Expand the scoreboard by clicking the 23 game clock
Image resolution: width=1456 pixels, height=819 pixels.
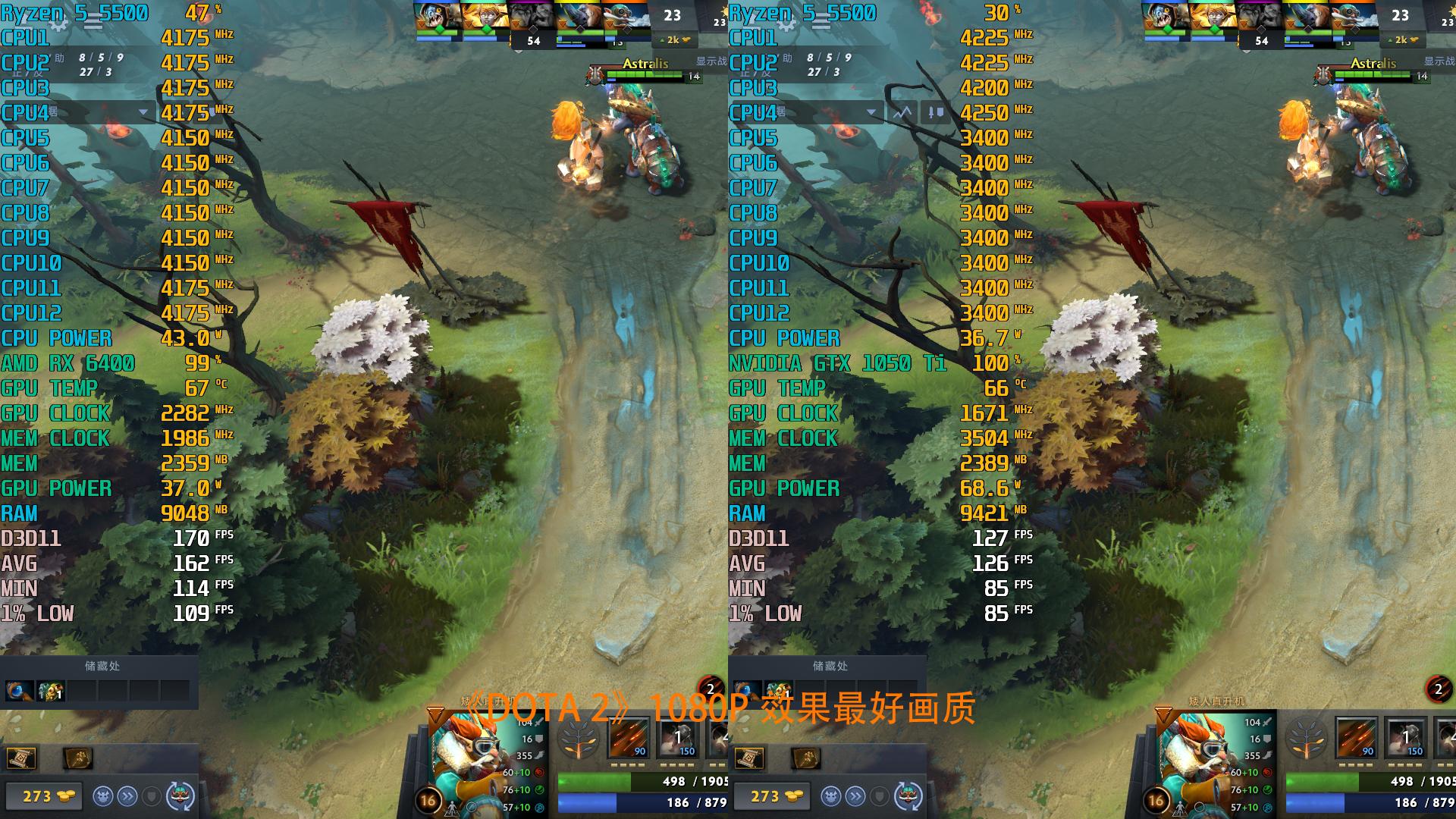pyautogui.click(x=673, y=14)
